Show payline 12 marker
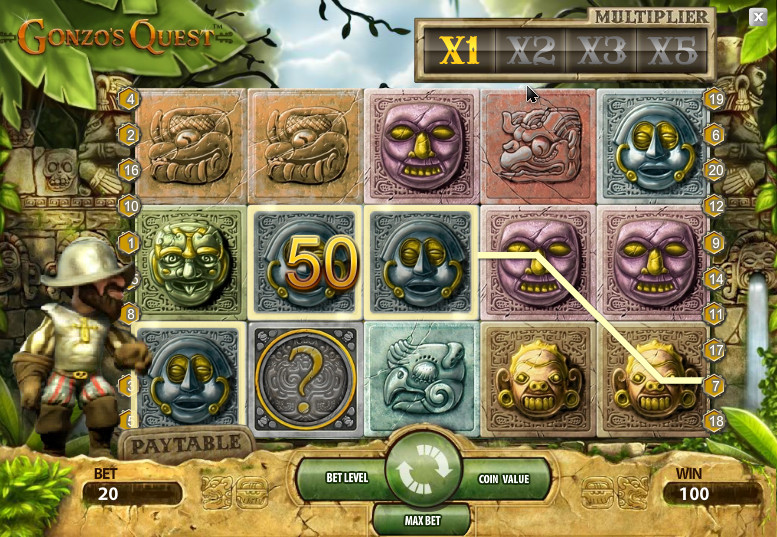Screen dimensions: 777x537 (714, 206)
